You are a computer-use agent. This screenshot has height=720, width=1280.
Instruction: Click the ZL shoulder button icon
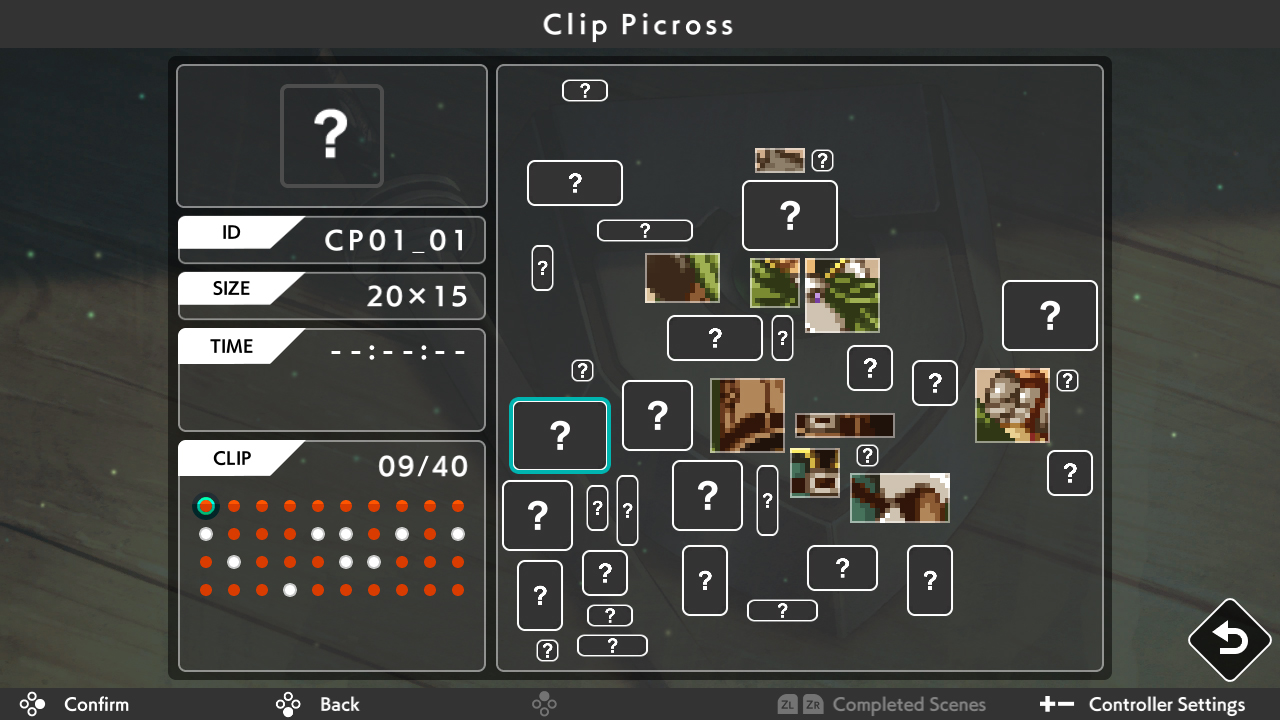790,704
